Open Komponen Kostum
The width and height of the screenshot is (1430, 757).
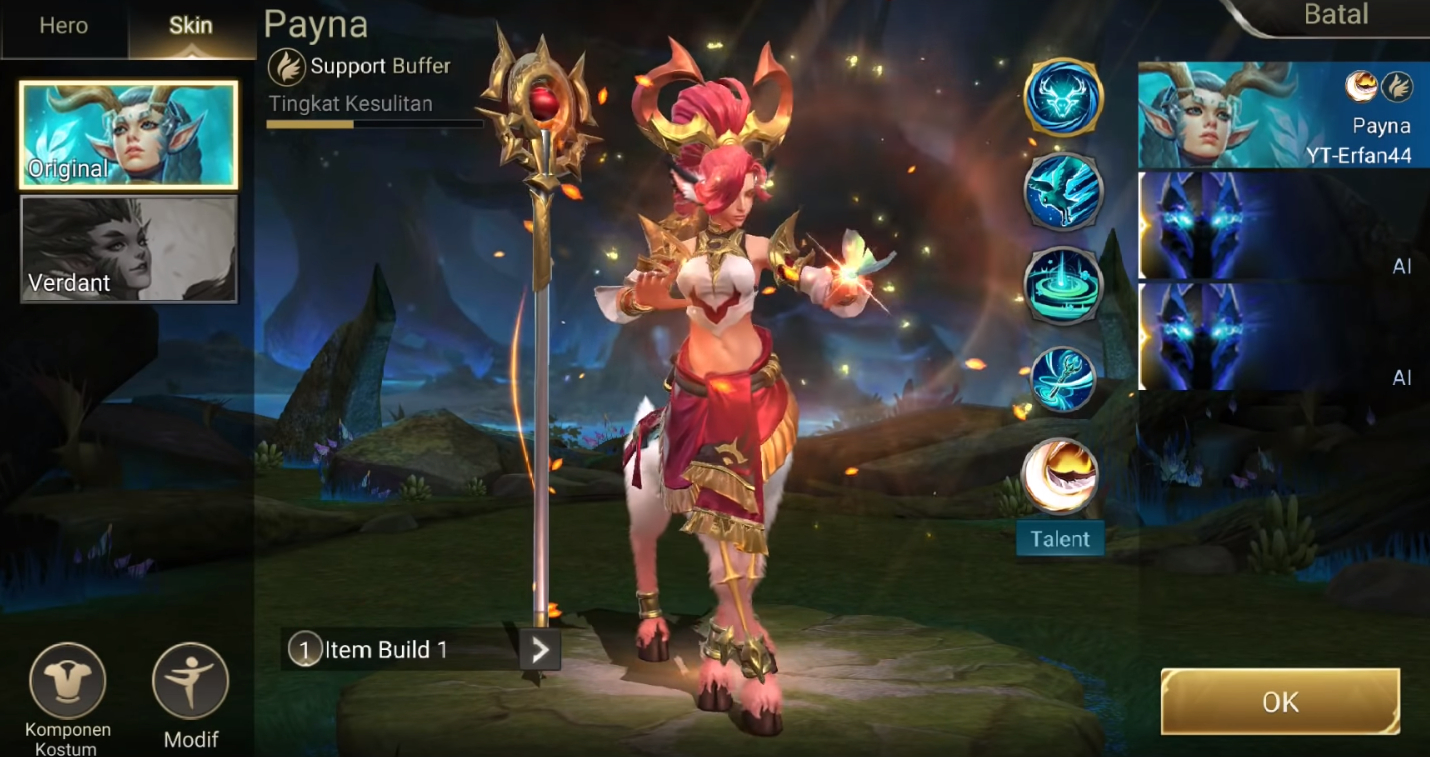[67, 681]
